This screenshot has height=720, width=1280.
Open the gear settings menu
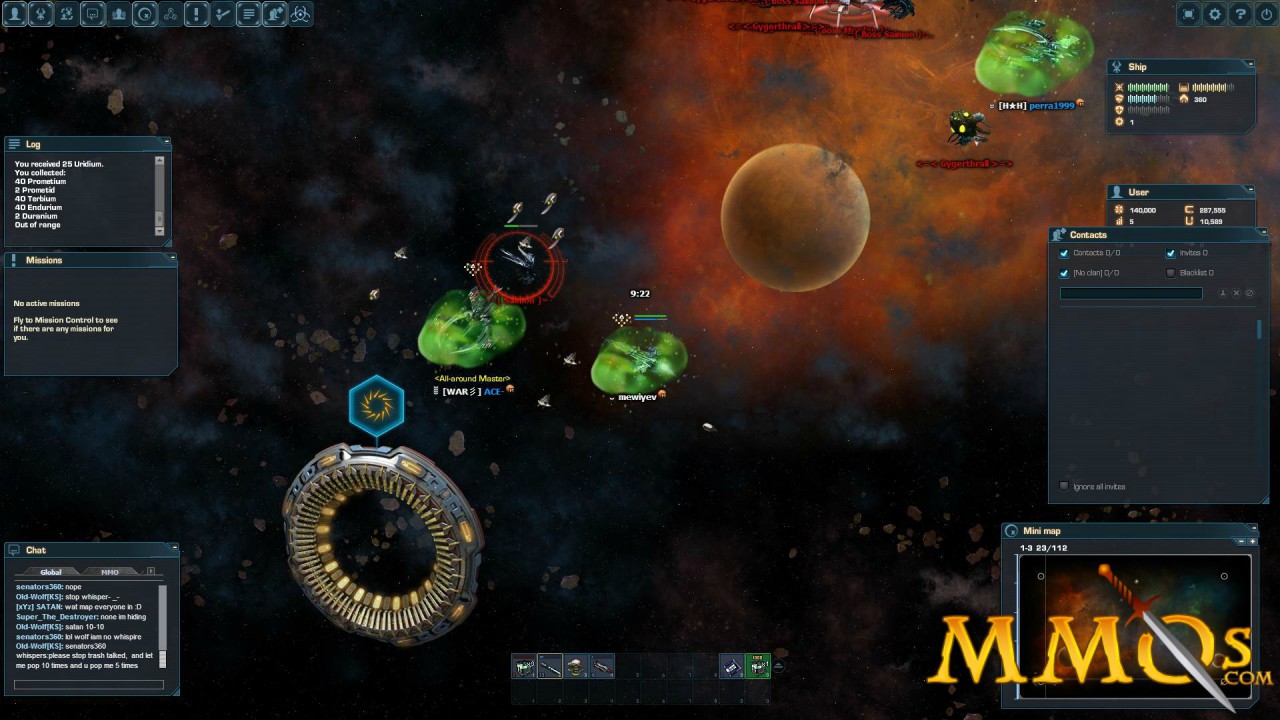[x=1215, y=14]
